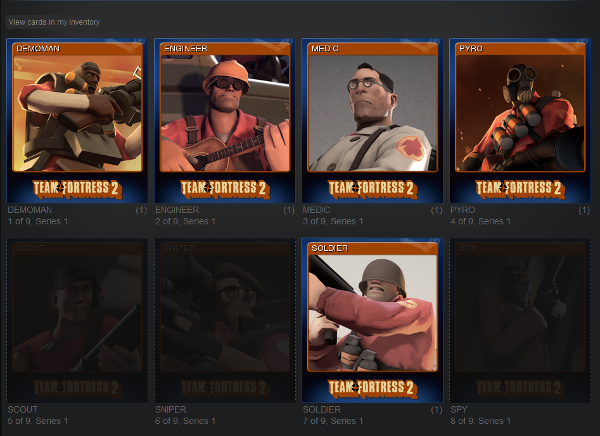This screenshot has height=436, width=600.
Task: Open the View cards in my inventory link
Action: (x=54, y=21)
